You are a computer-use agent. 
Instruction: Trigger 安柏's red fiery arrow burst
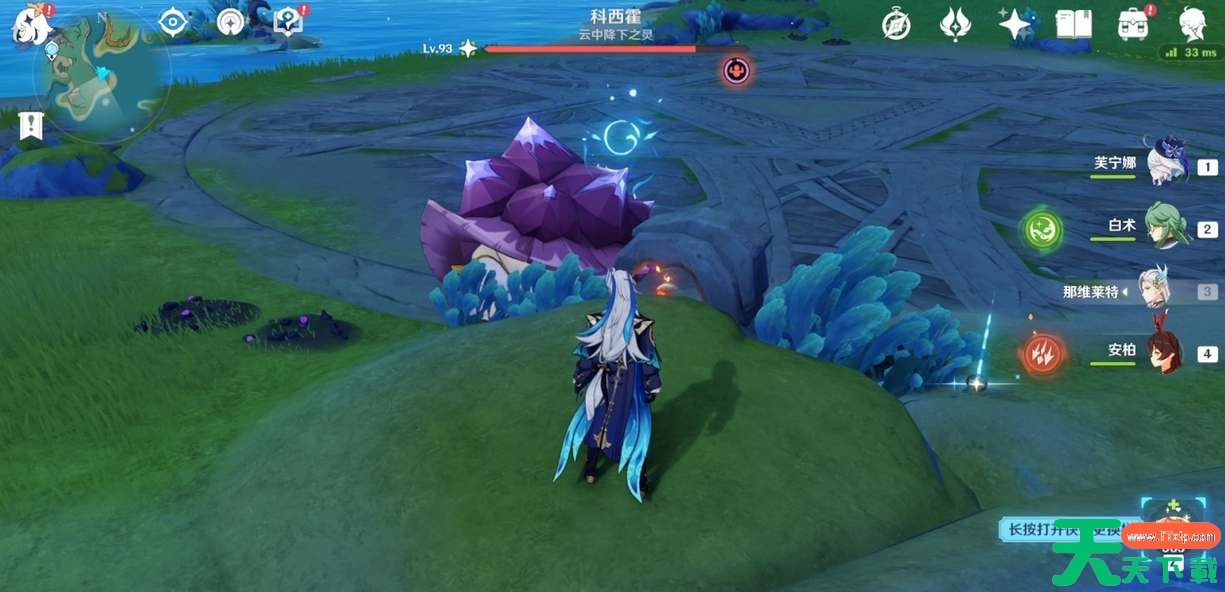pyautogui.click(x=1041, y=354)
